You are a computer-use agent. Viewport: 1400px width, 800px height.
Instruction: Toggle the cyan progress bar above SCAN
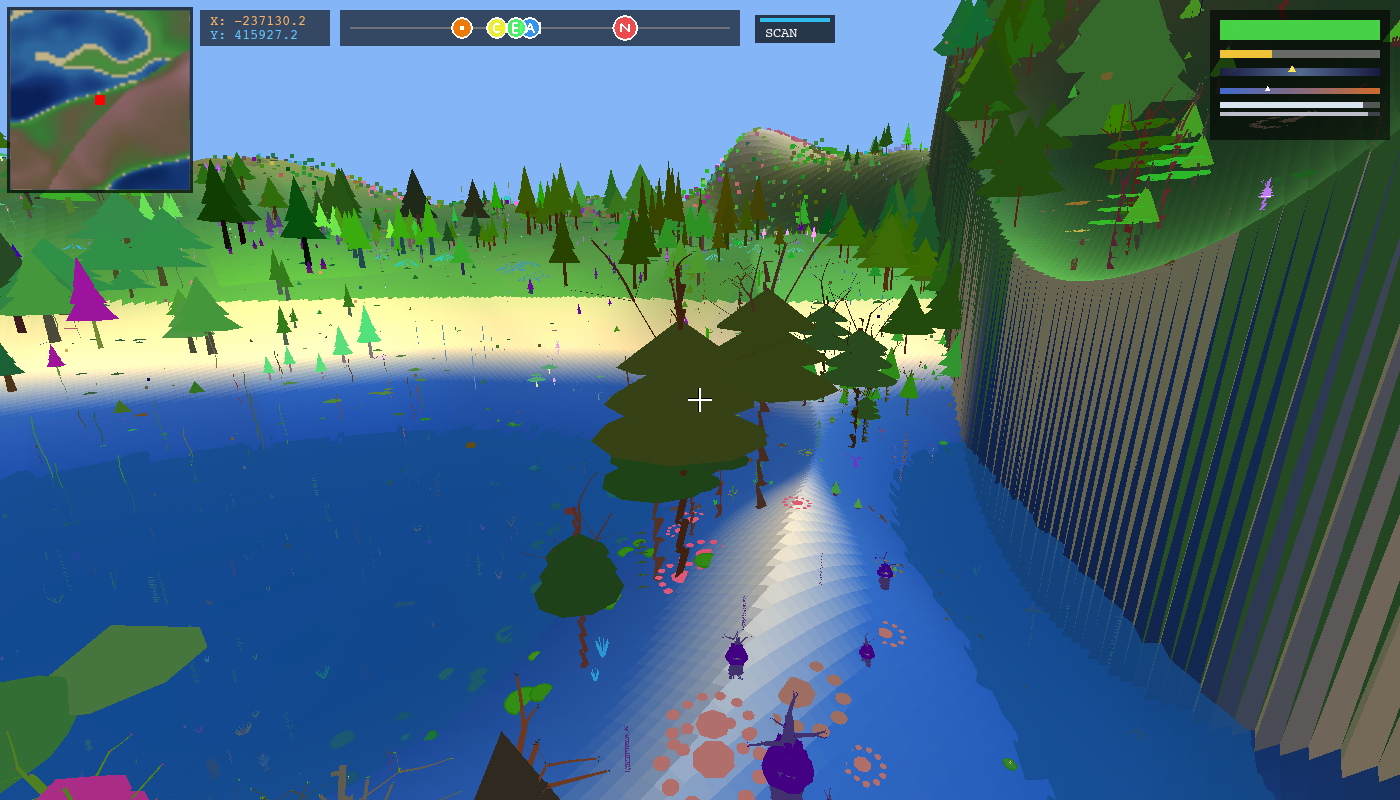[794, 19]
